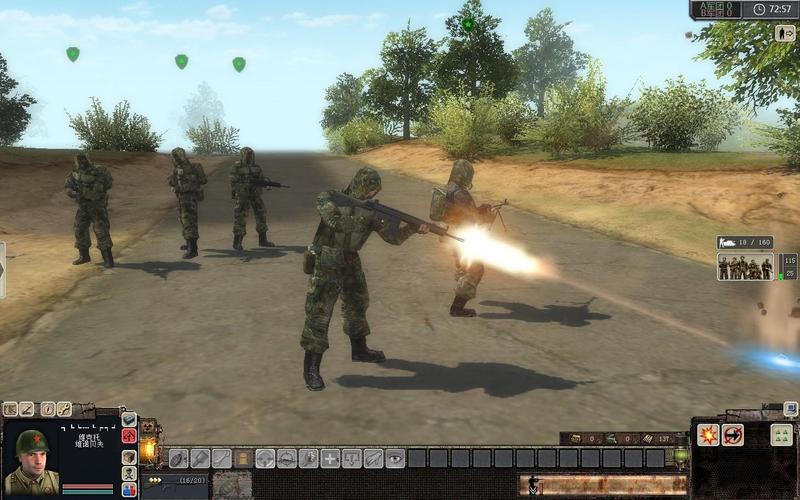Activate the medical cross icon in action bar
Screen dimensions: 800x500
330,458
